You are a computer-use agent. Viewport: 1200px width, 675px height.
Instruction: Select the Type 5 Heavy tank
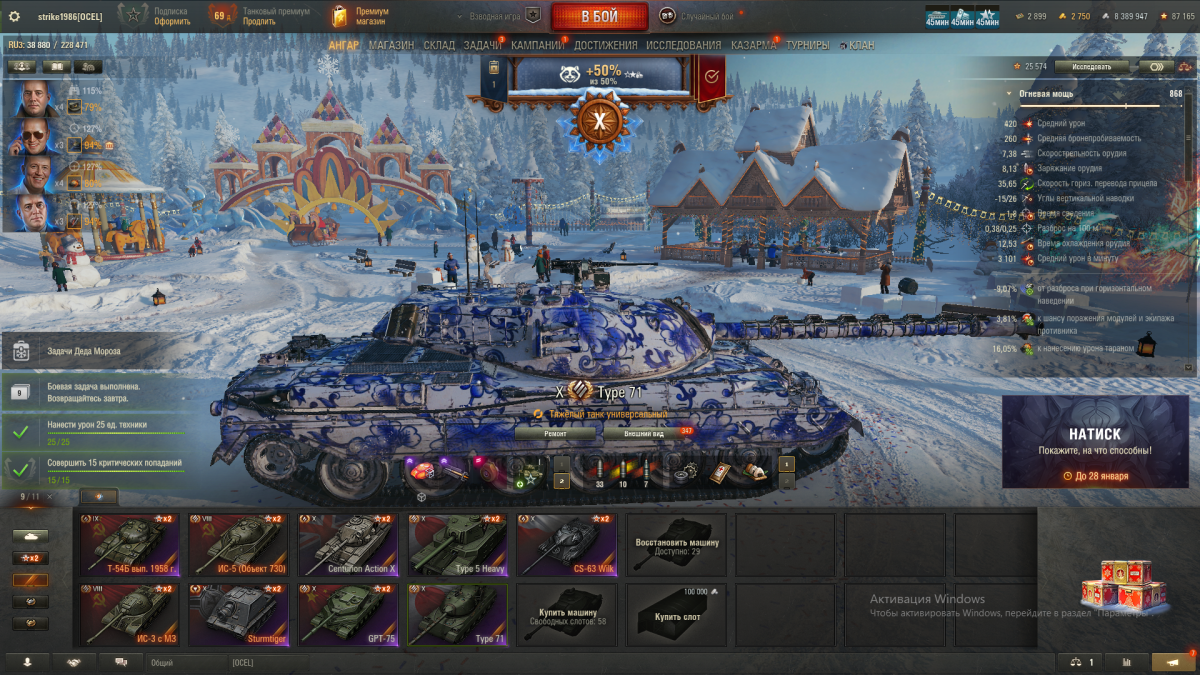[x=457, y=545]
